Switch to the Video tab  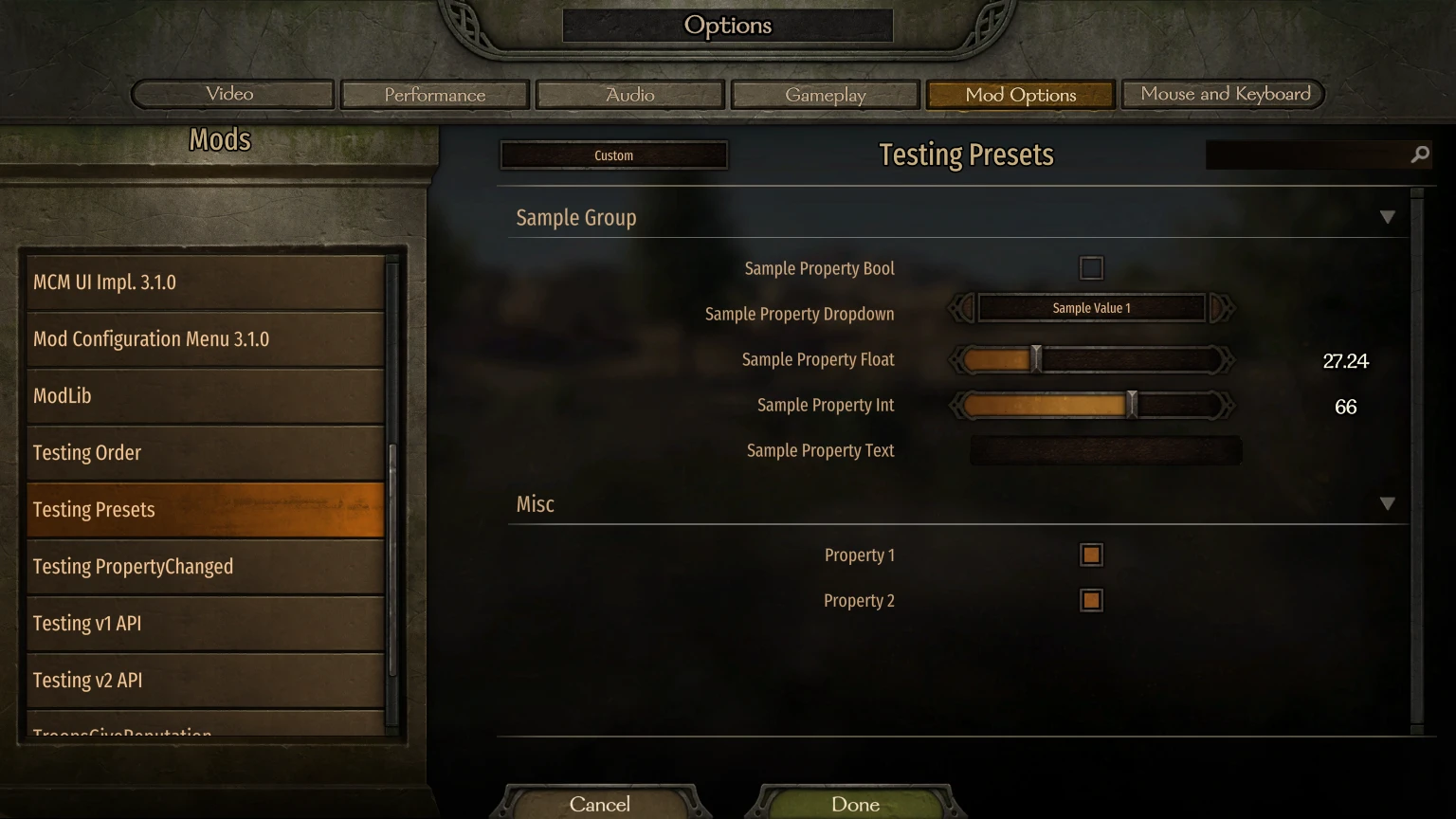click(230, 94)
